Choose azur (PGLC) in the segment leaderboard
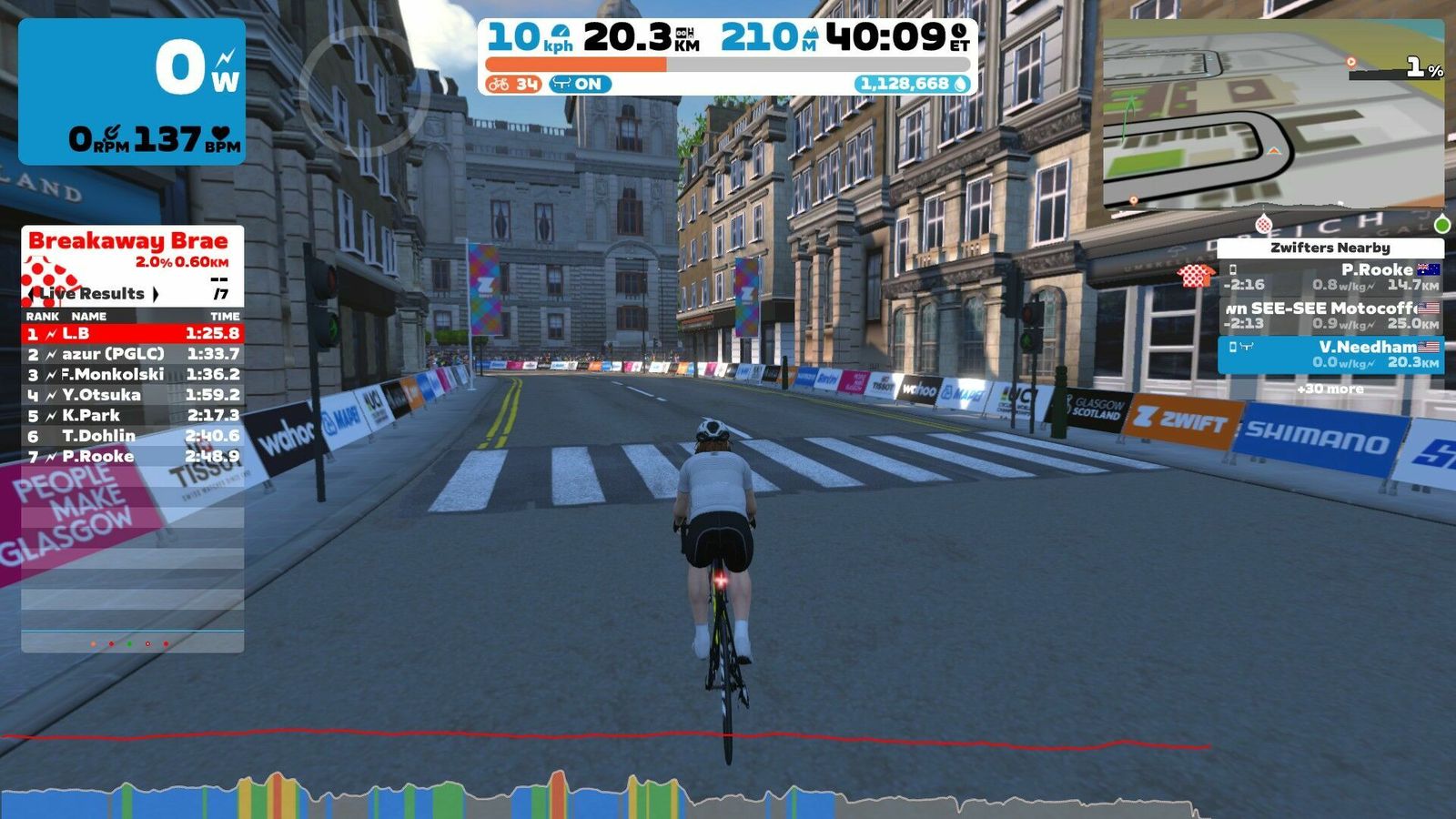1456x819 pixels. pyautogui.click(x=132, y=354)
